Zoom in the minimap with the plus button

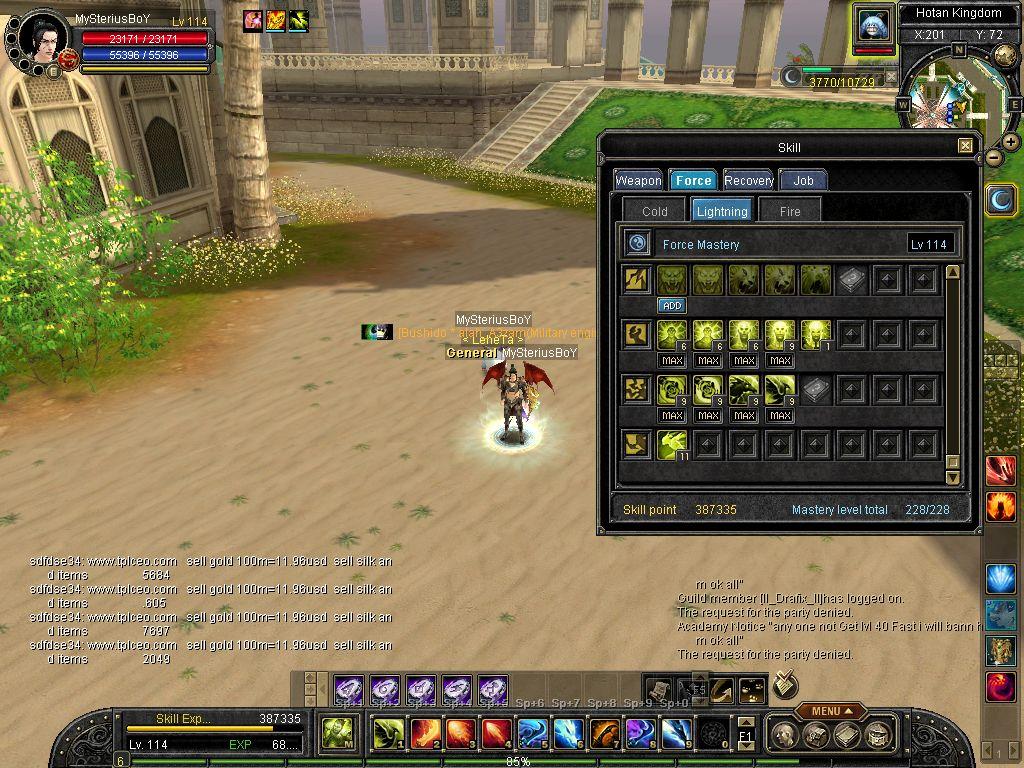pos(1011,142)
